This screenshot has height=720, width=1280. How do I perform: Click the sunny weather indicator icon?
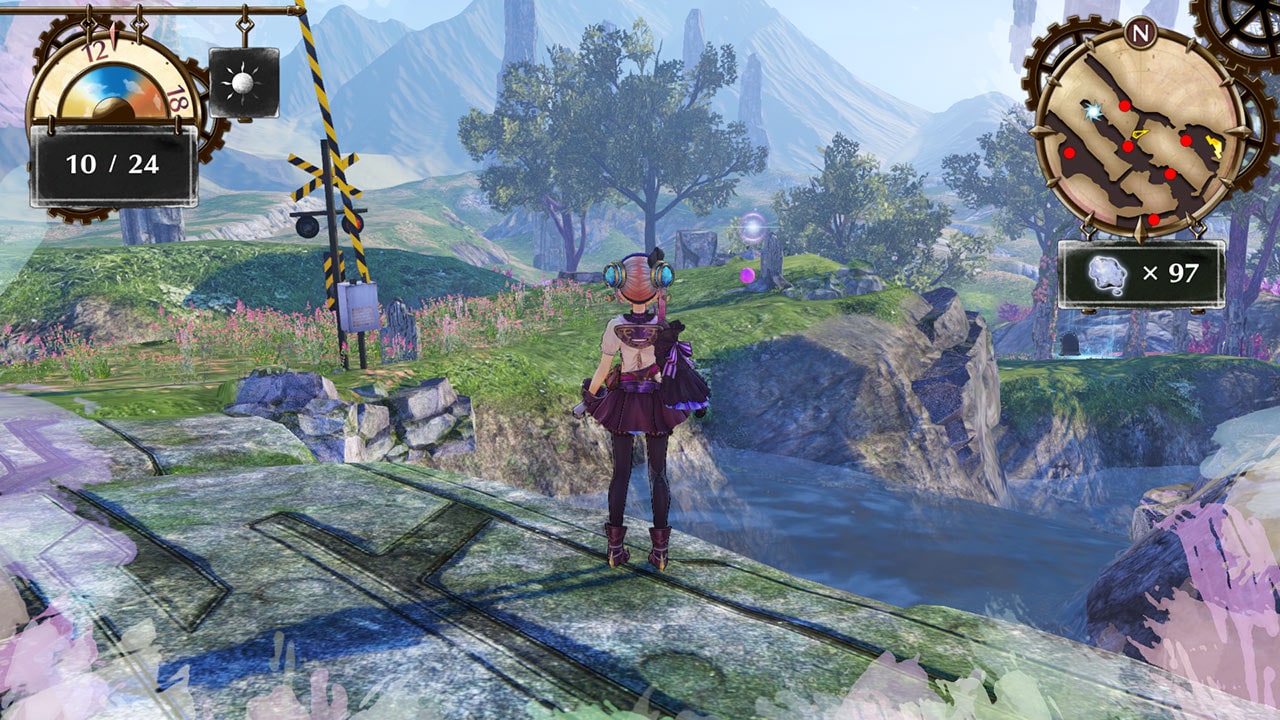243,82
